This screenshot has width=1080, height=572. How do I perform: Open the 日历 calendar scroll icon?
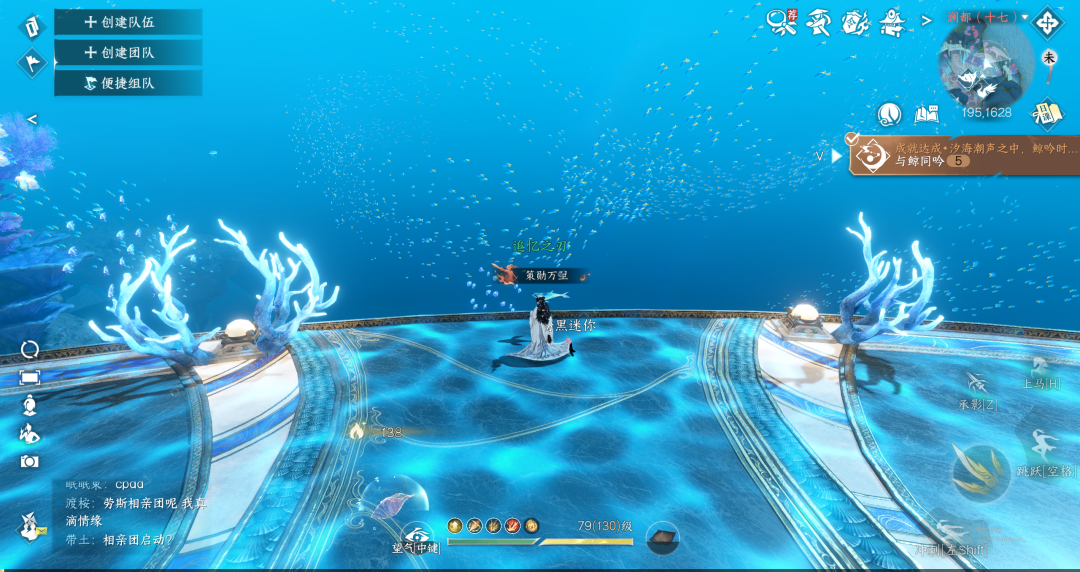click(x=1048, y=113)
